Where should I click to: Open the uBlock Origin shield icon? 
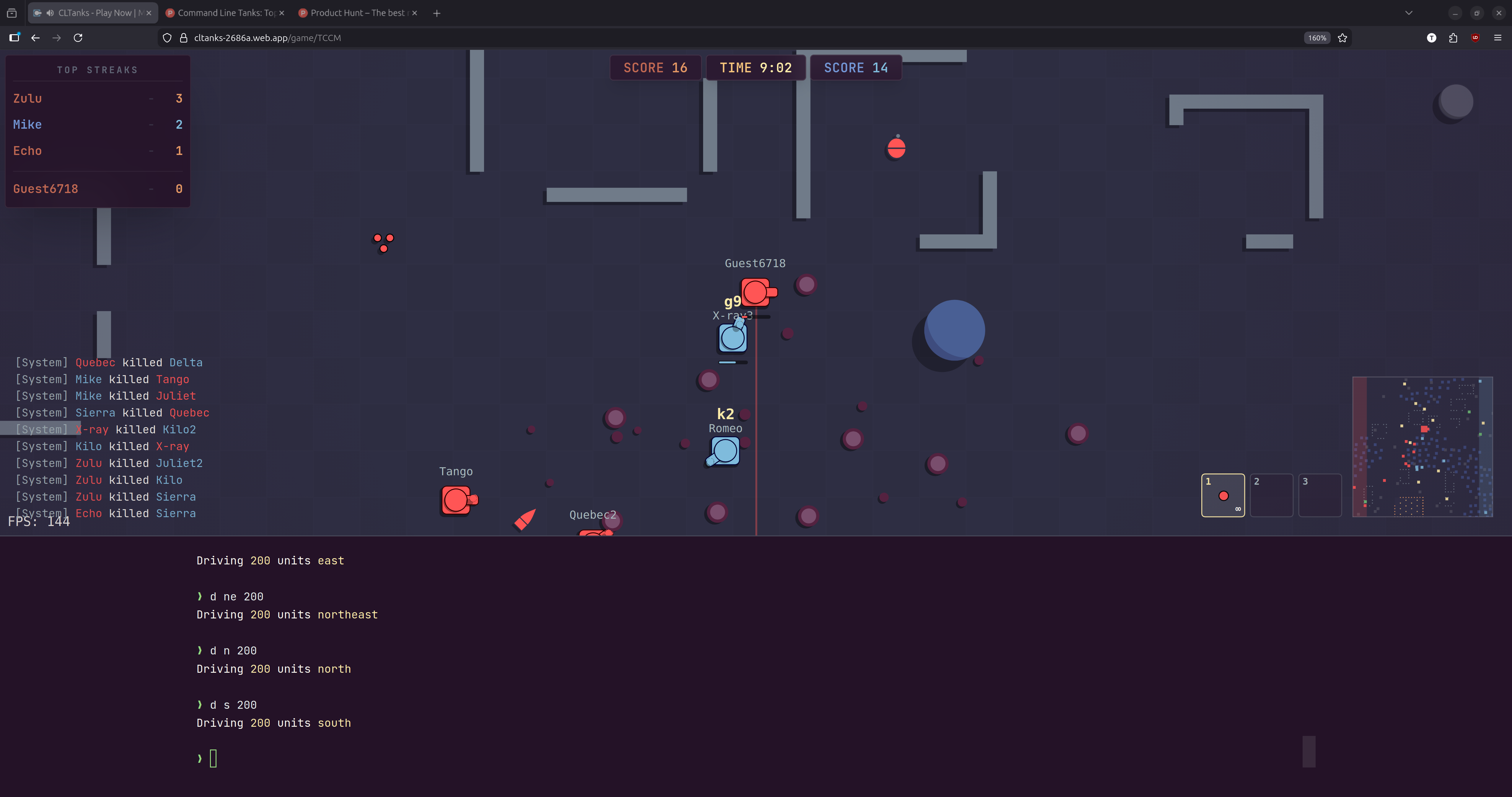[1475, 37]
